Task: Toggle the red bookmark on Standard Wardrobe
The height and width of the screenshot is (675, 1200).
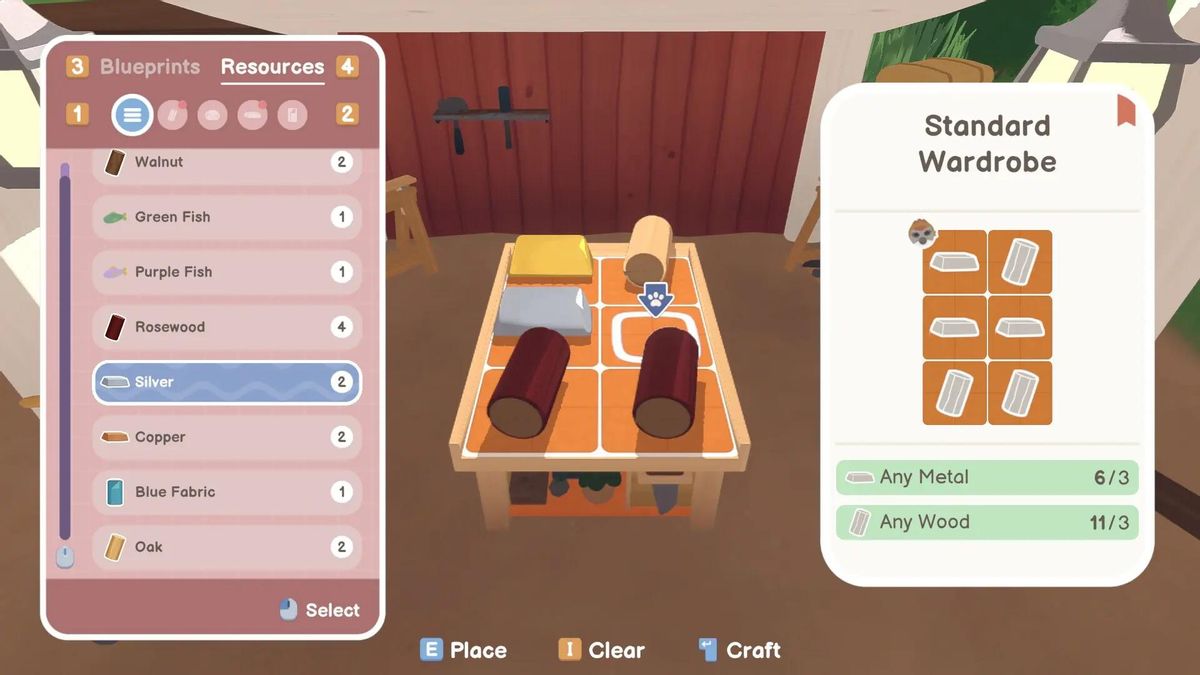Action: coord(1126,108)
